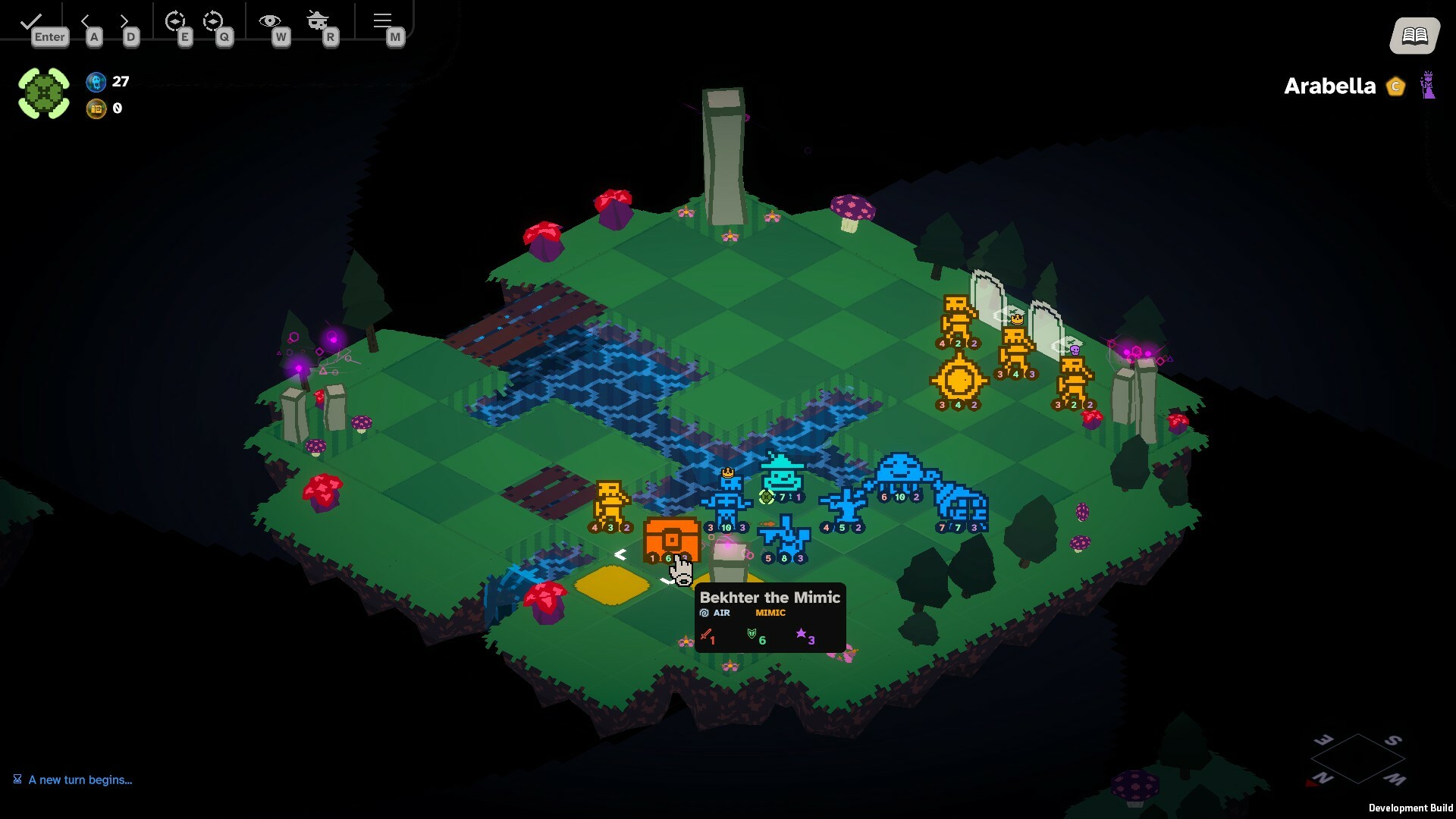Click the blue scarab resource icon showing 27
Viewport: 1456px width, 819px height.
(x=97, y=83)
